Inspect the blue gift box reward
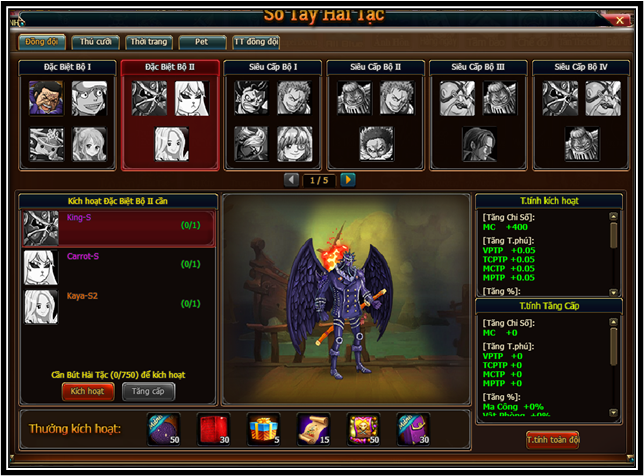 point(263,428)
